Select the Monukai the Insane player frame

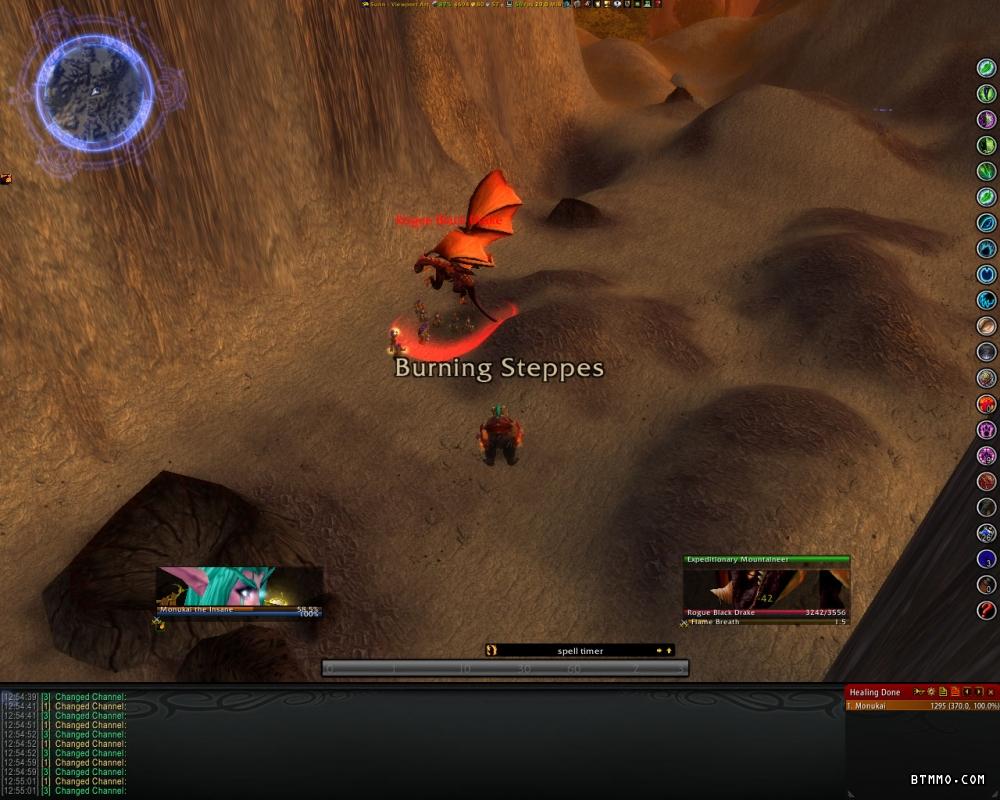pos(240,590)
